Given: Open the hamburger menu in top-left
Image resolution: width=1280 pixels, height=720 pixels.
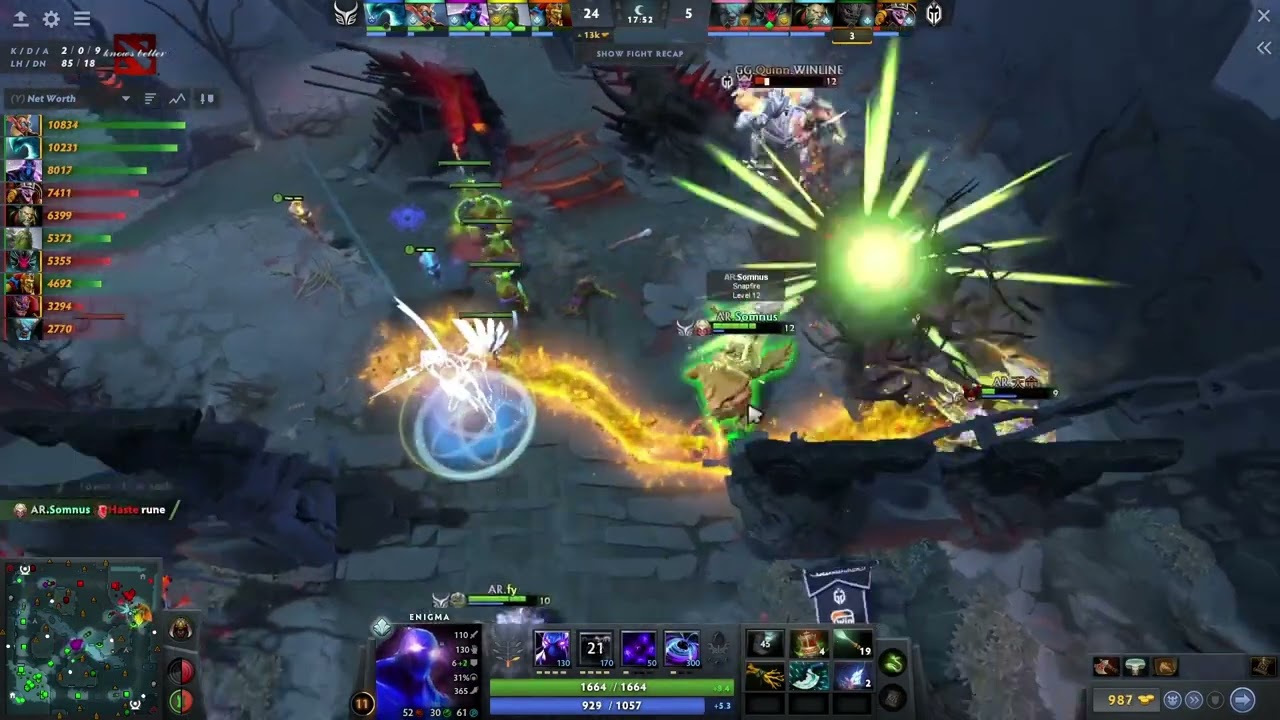Looking at the screenshot, I should click(82, 19).
